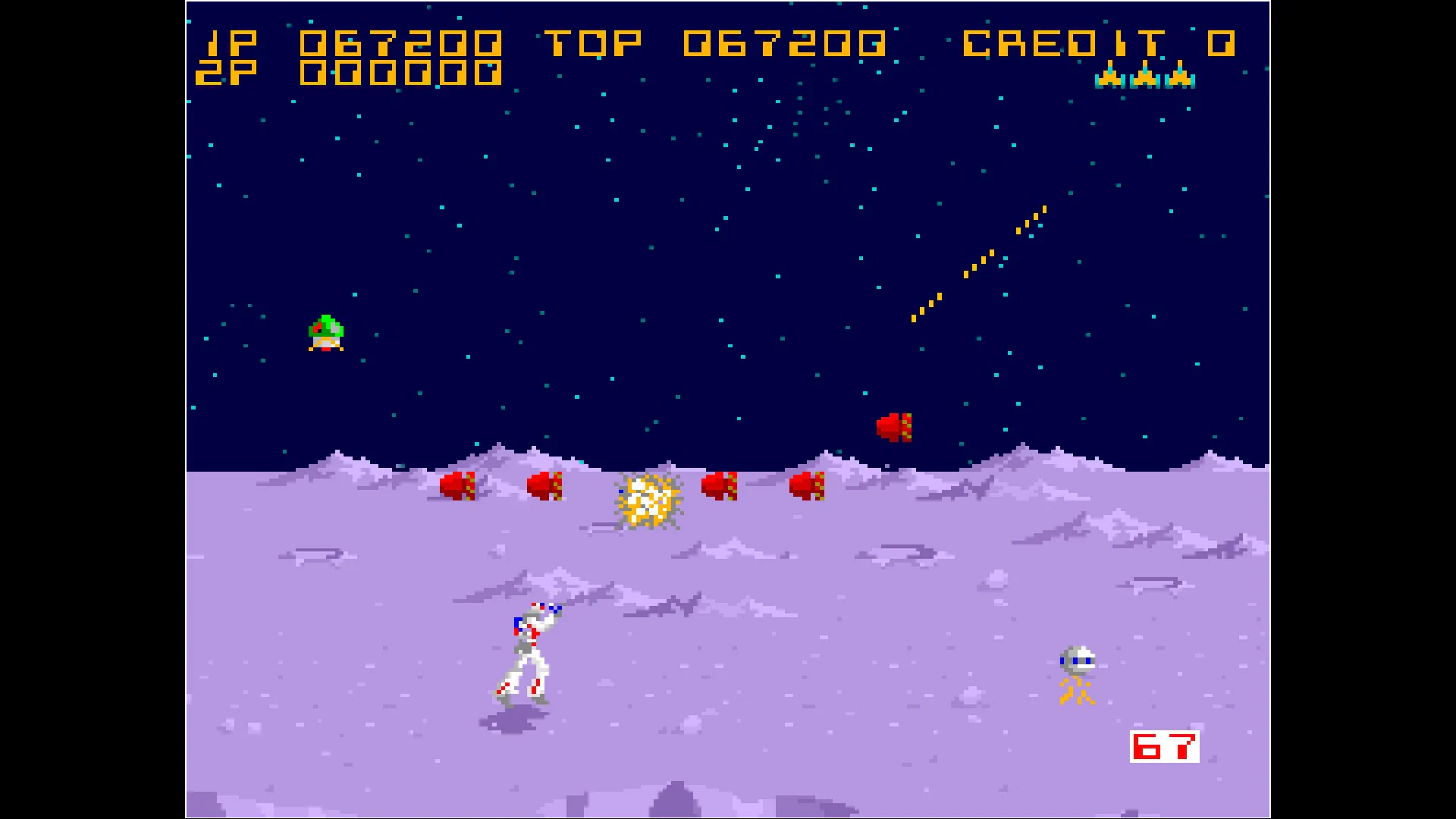Screen dimensions: 1456x819
Task: Click the leftmost red enemy on the horizon
Action: 458,485
